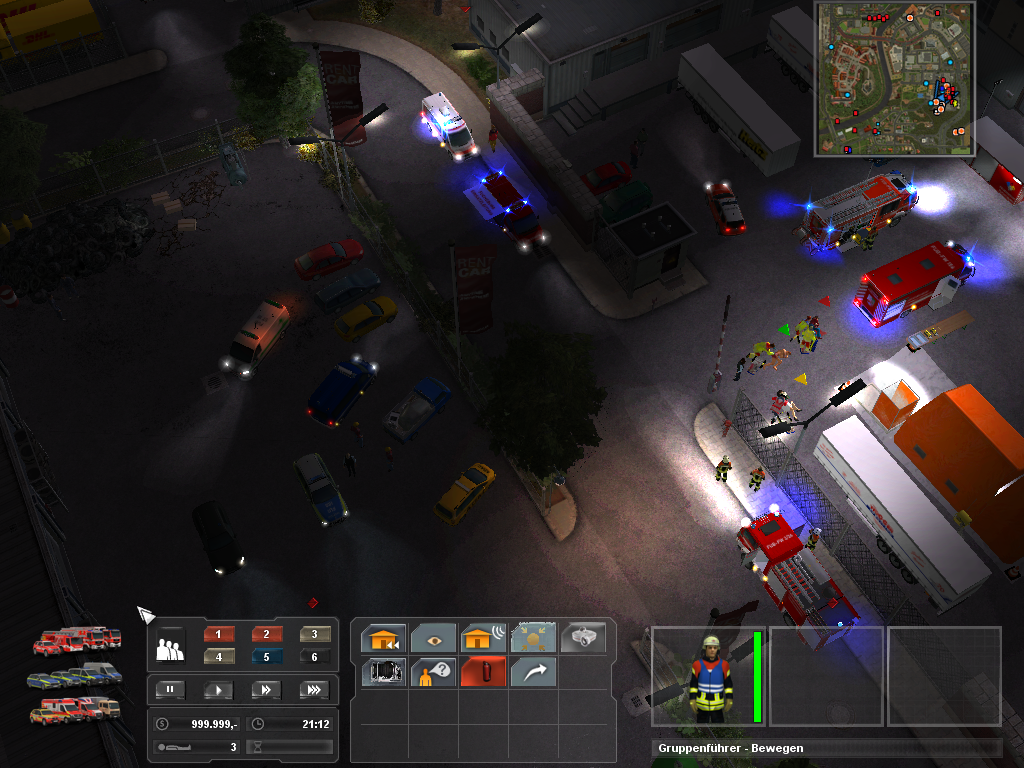Switch to double fast-forward speed
The image size is (1024, 768).
(266, 689)
